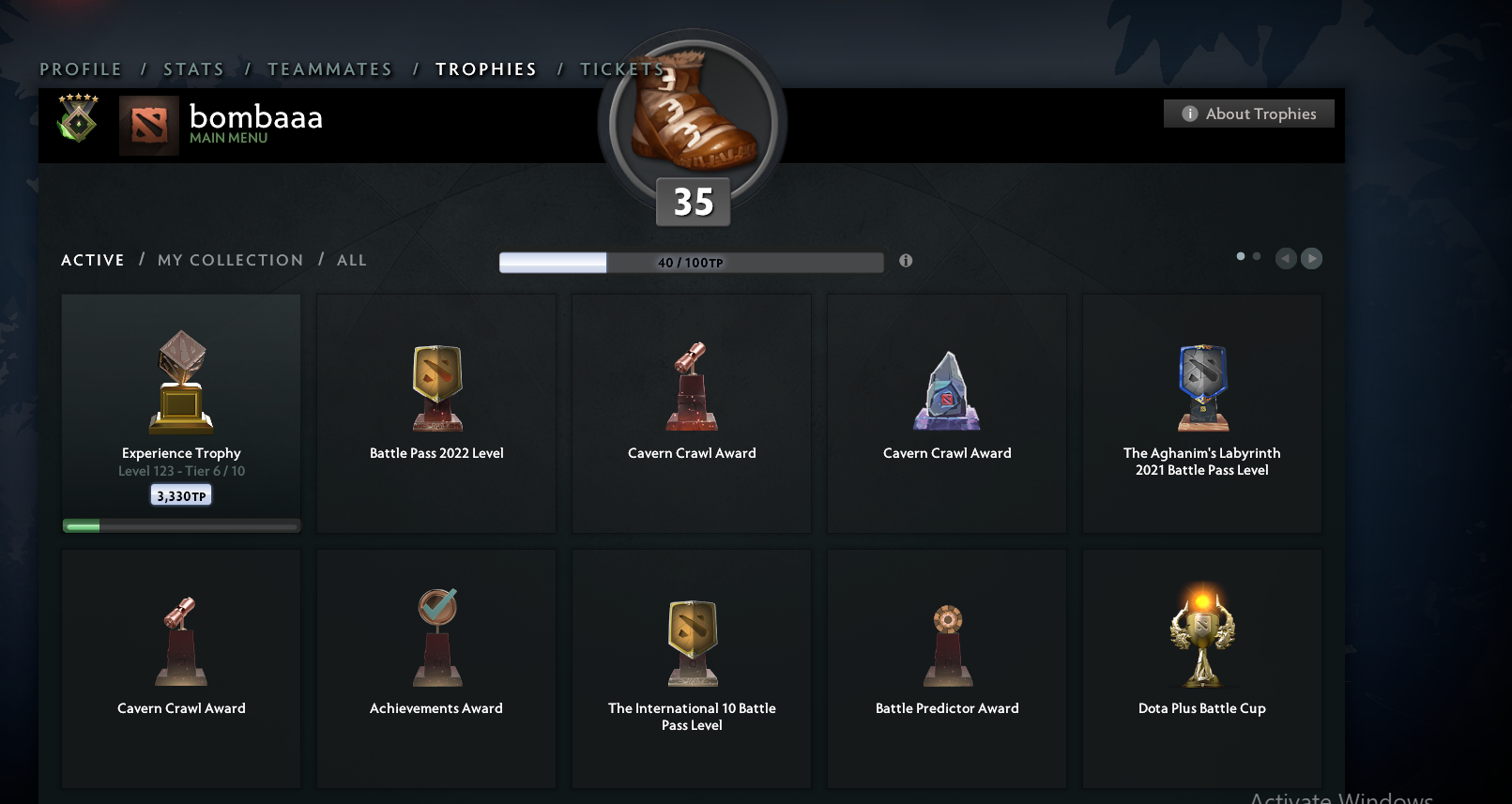Open the Dota Plus Battle Cup trophy card

1202,668
